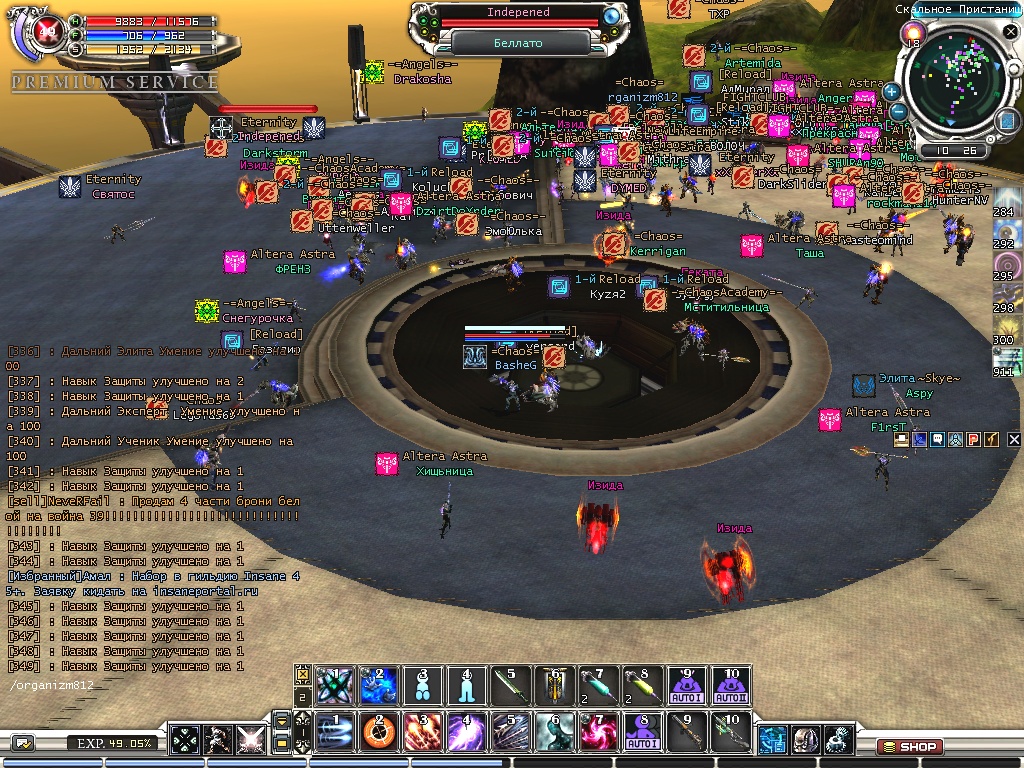Image resolution: width=1024 pixels, height=768 pixels.
Task: Open the world map button beside the minimap
Action: pyautogui.click(x=1005, y=121)
